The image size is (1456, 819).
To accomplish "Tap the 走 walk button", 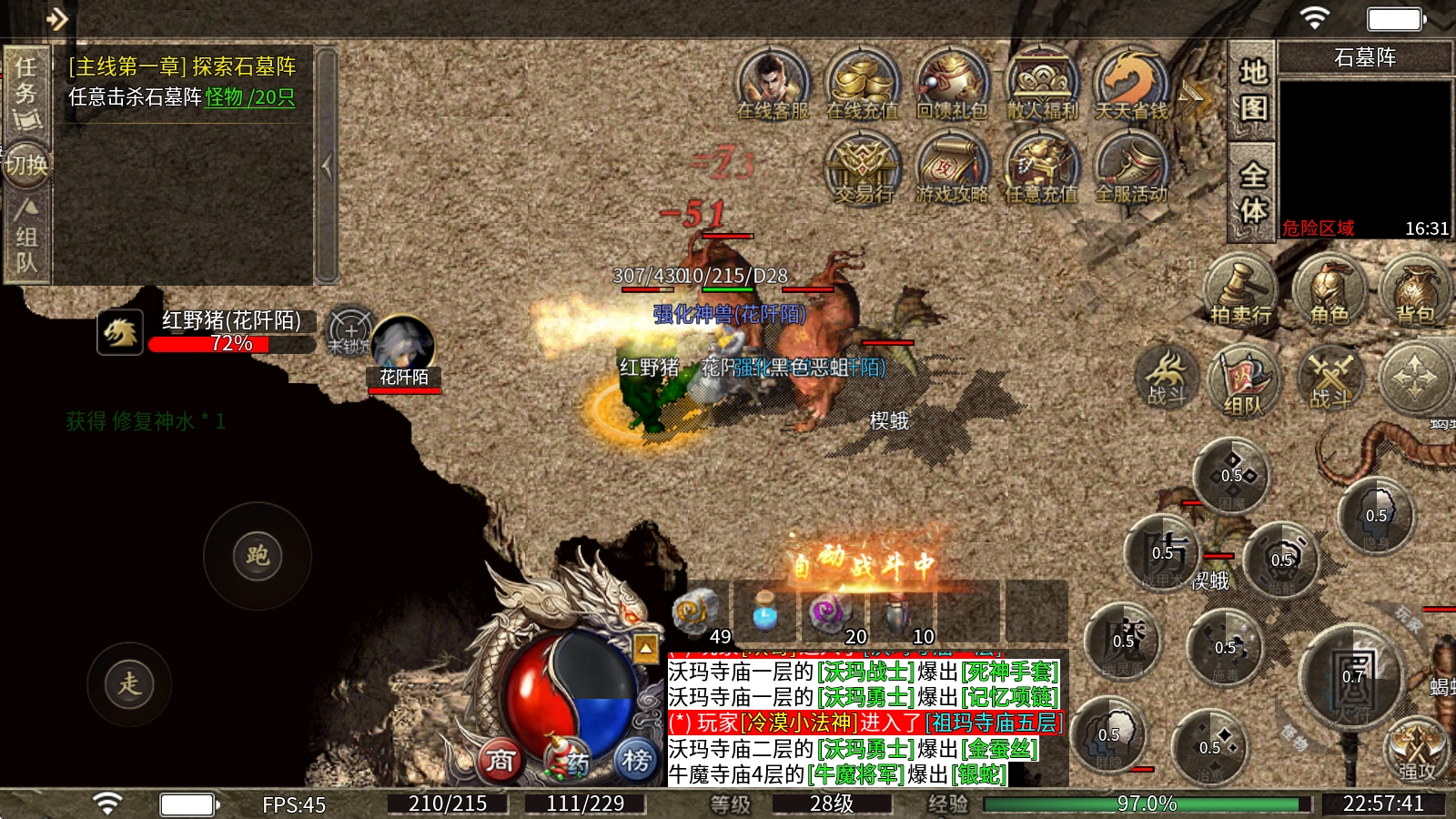I will point(129,684).
